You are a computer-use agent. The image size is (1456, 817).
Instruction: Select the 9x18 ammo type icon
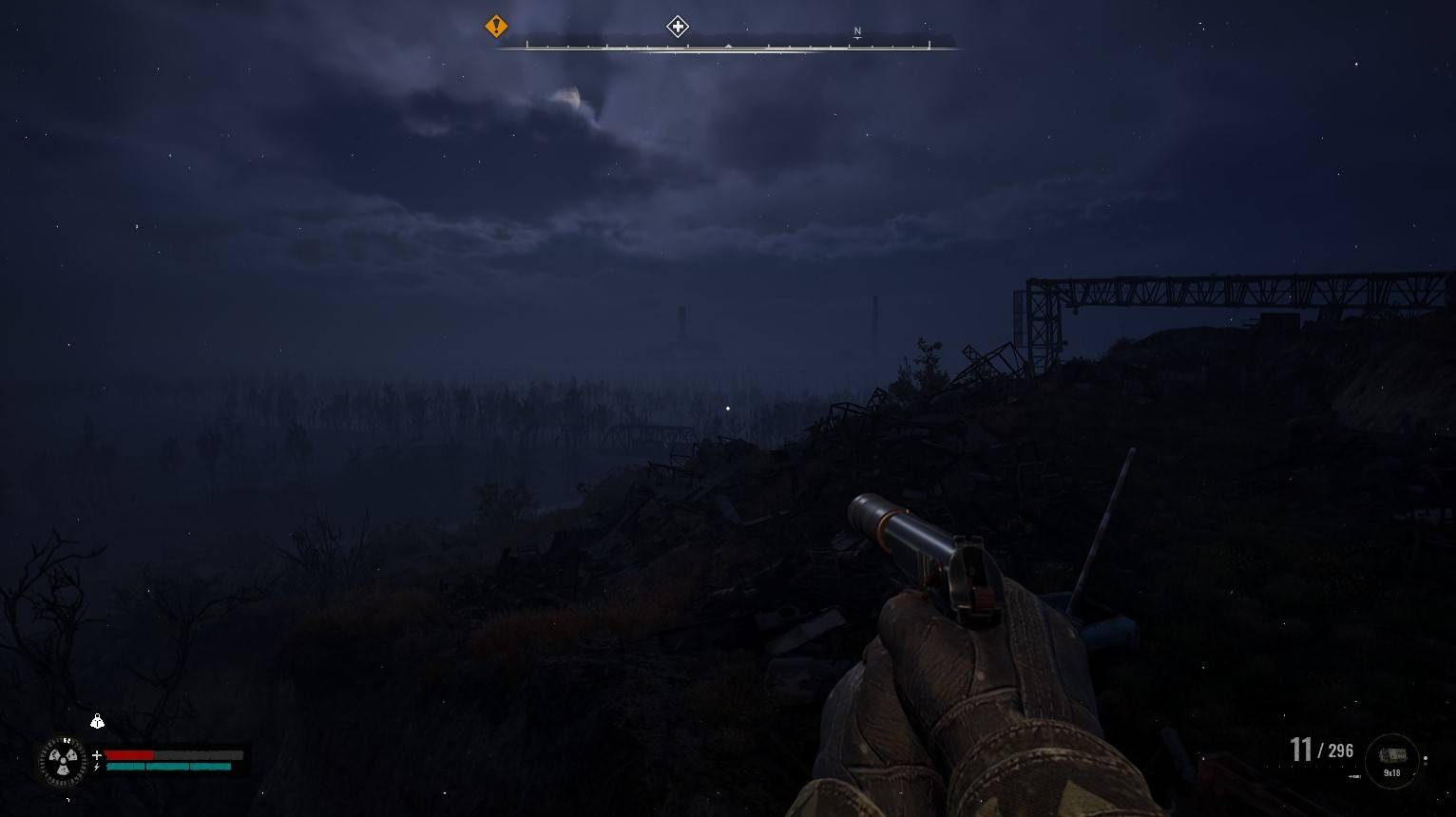coord(1392,757)
